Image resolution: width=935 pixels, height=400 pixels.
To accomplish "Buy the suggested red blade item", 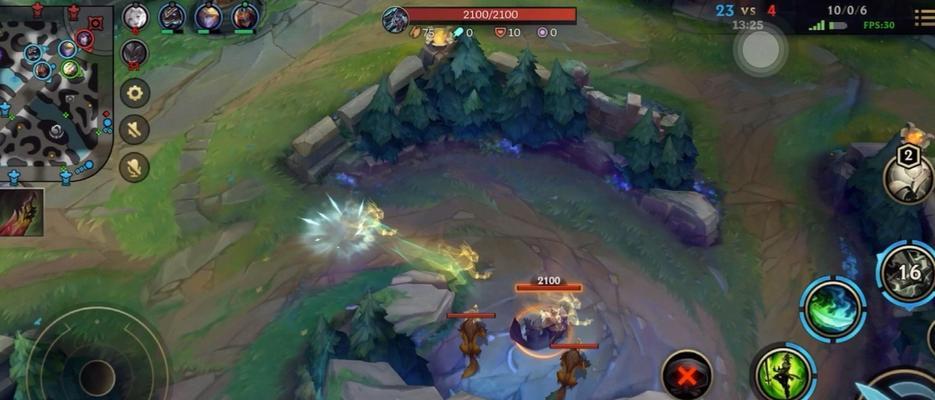I will point(21,212).
